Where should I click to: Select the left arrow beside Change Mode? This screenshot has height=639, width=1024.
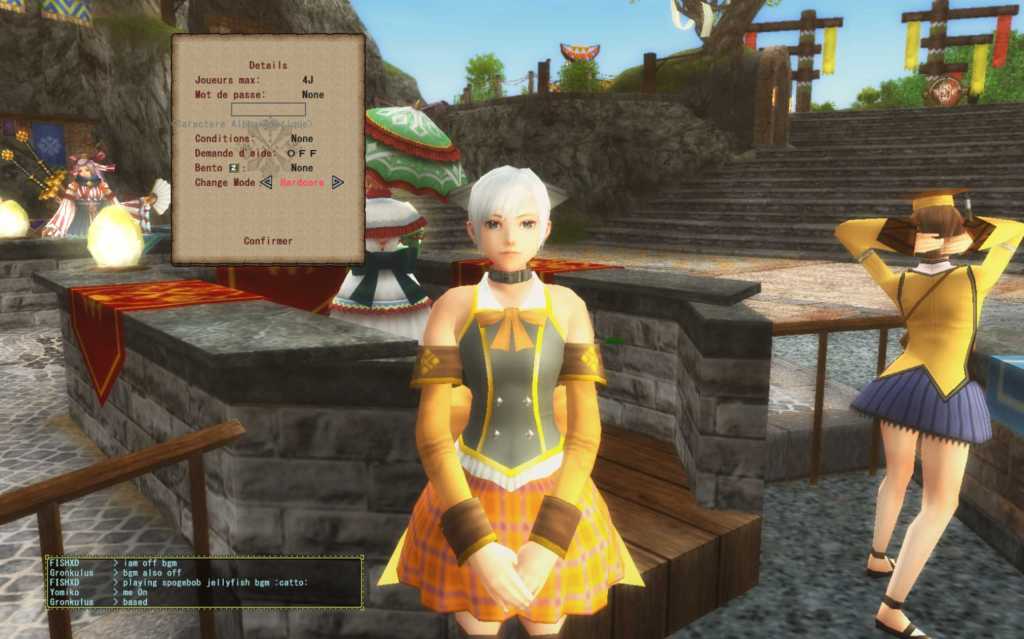click(266, 183)
